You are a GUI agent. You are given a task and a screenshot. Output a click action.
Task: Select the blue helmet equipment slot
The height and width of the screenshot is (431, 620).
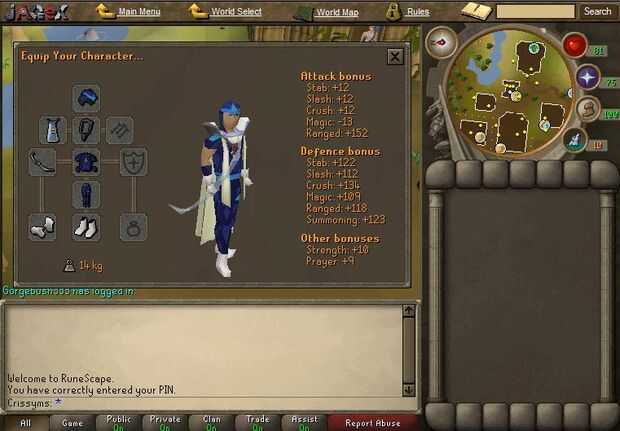click(x=86, y=98)
